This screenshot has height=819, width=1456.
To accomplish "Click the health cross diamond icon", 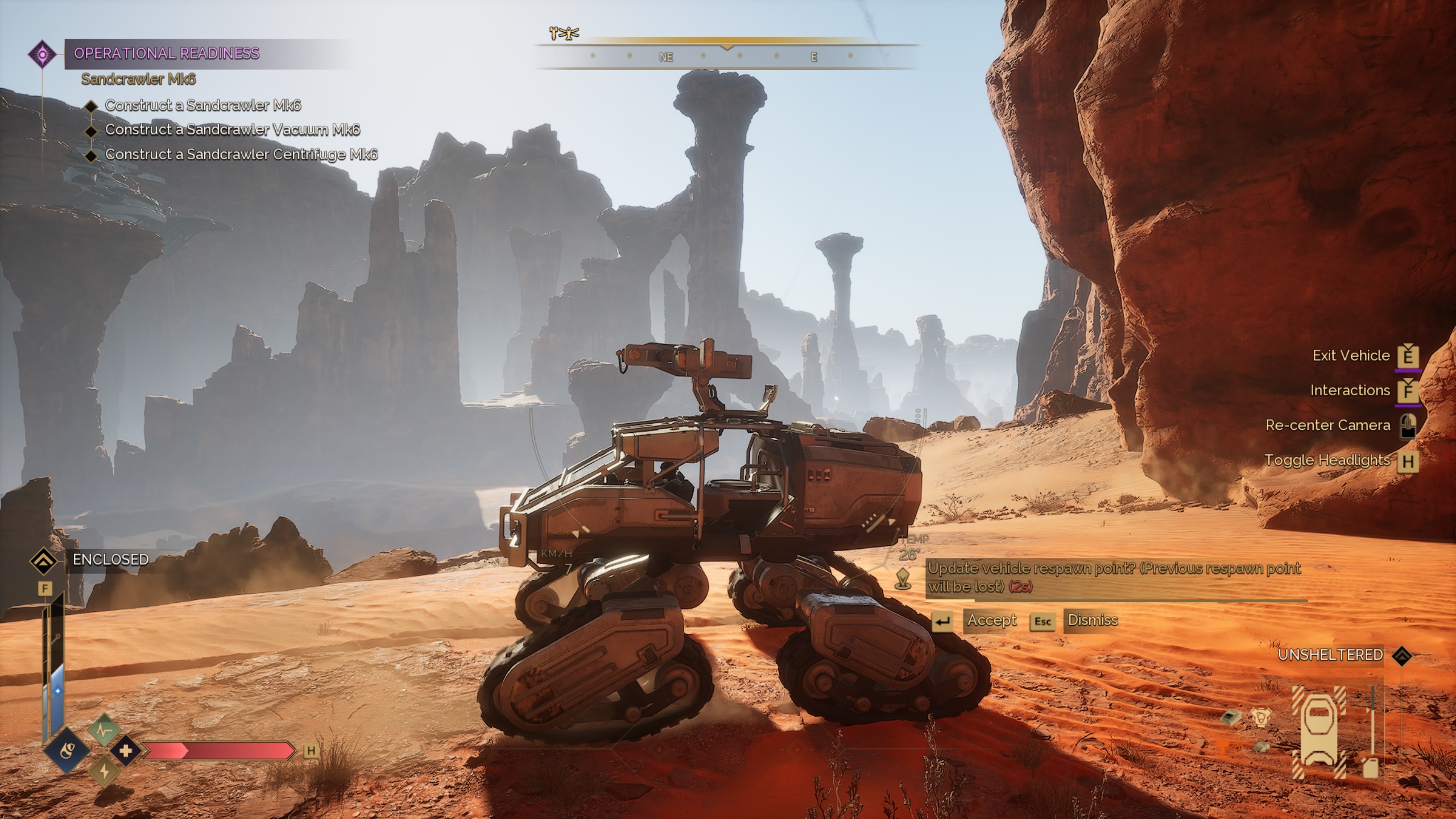I will click(x=126, y=751).
